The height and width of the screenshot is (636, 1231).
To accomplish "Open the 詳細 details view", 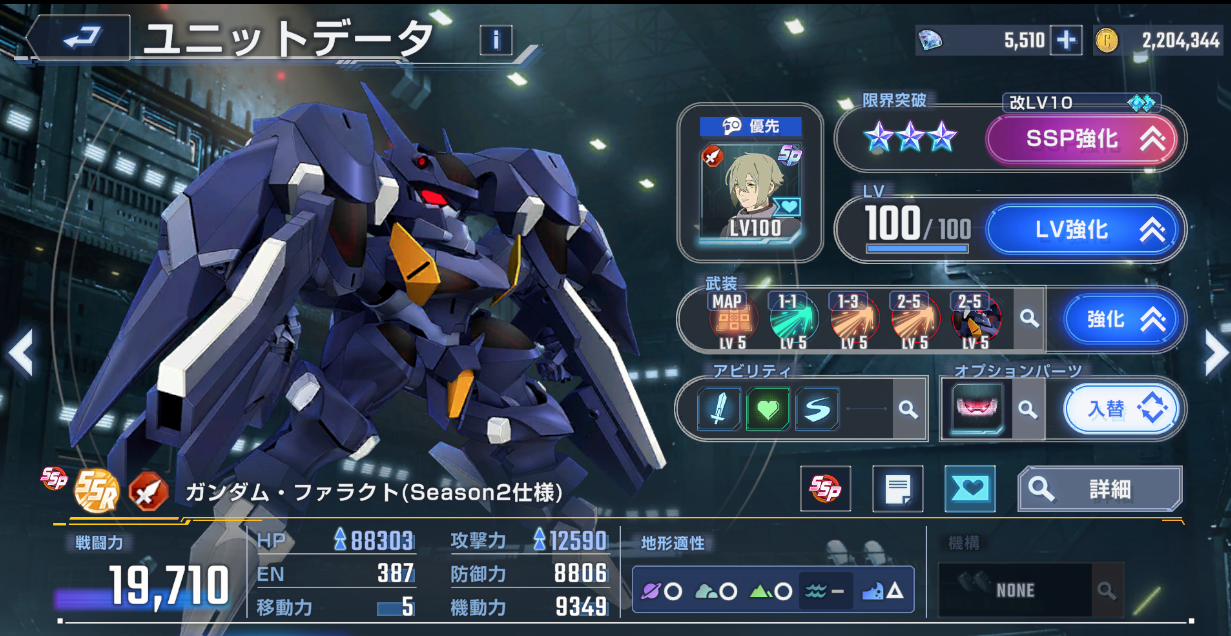I will point(1099,489).
